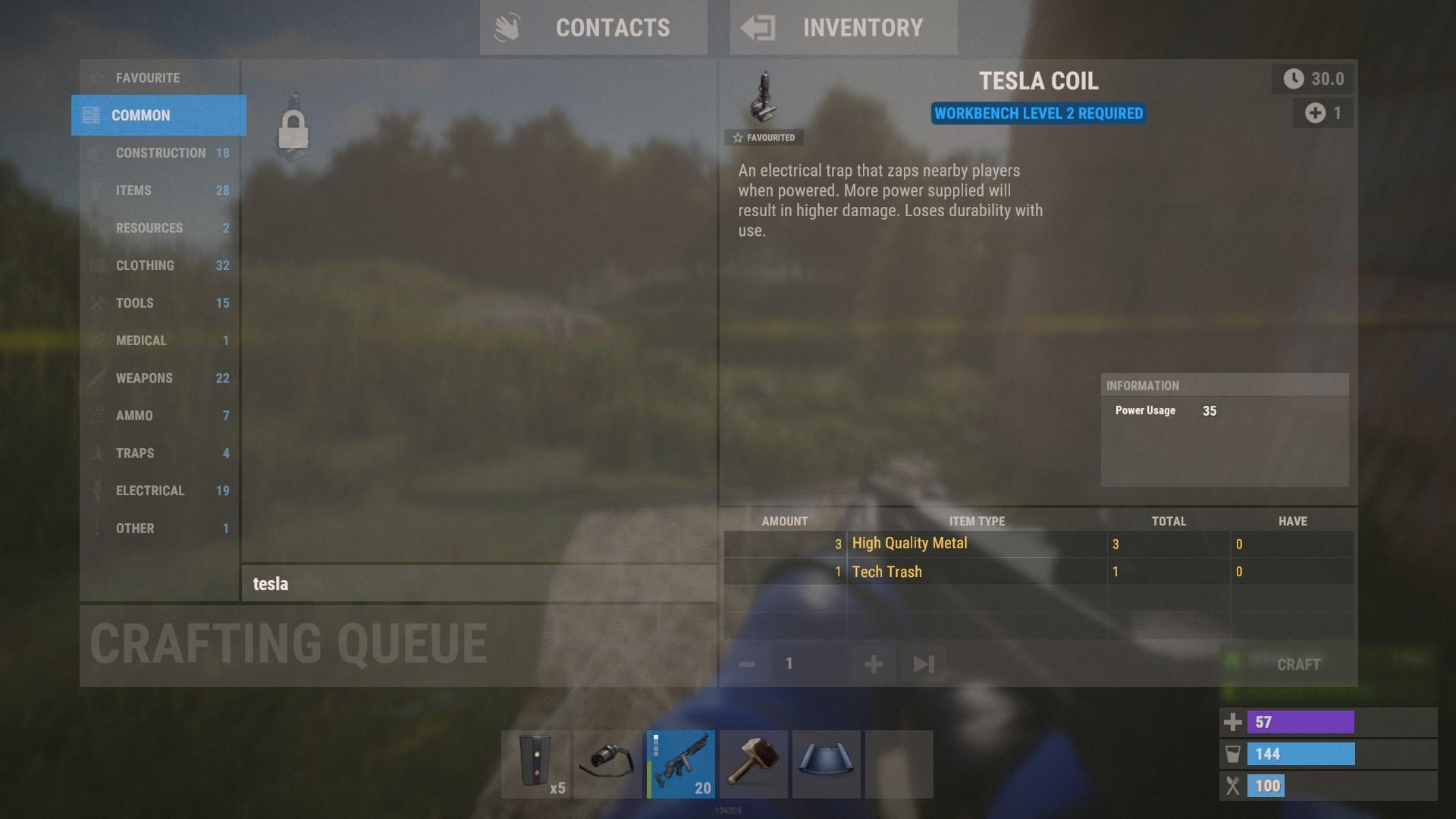The image size is (1456, 819).
Task: Select the Common category filter
Action: (x=140, y=115)
